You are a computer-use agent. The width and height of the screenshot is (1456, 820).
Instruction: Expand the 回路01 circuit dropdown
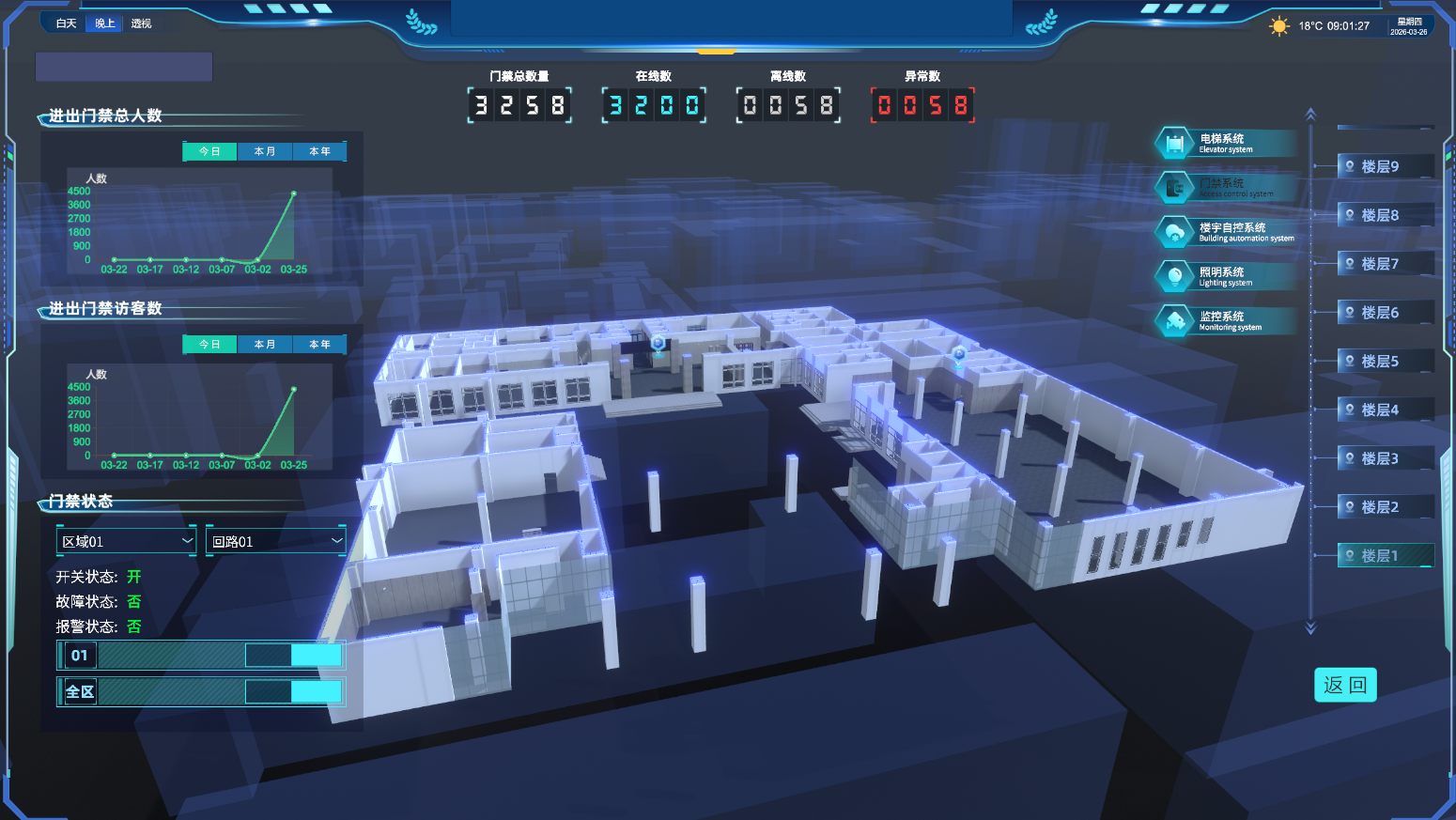[x=275, y=541]
